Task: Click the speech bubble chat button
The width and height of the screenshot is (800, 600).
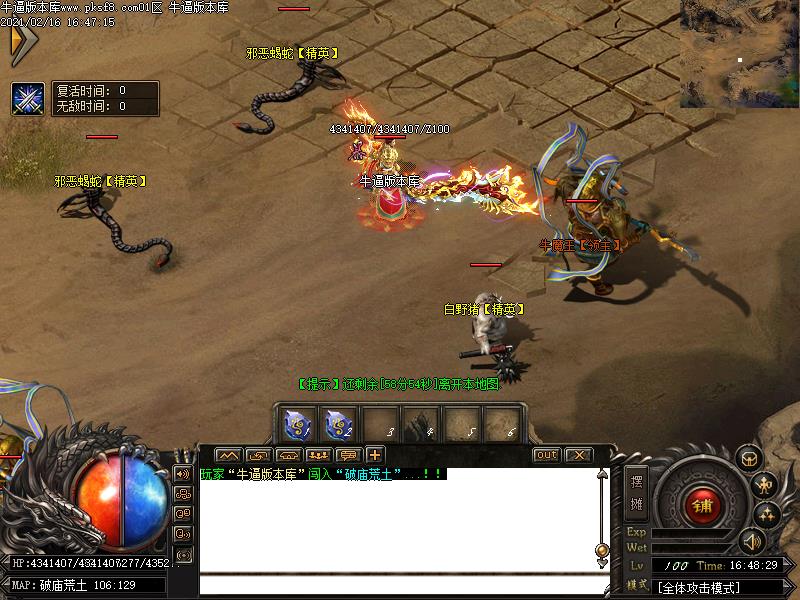Action: (349, 455)
